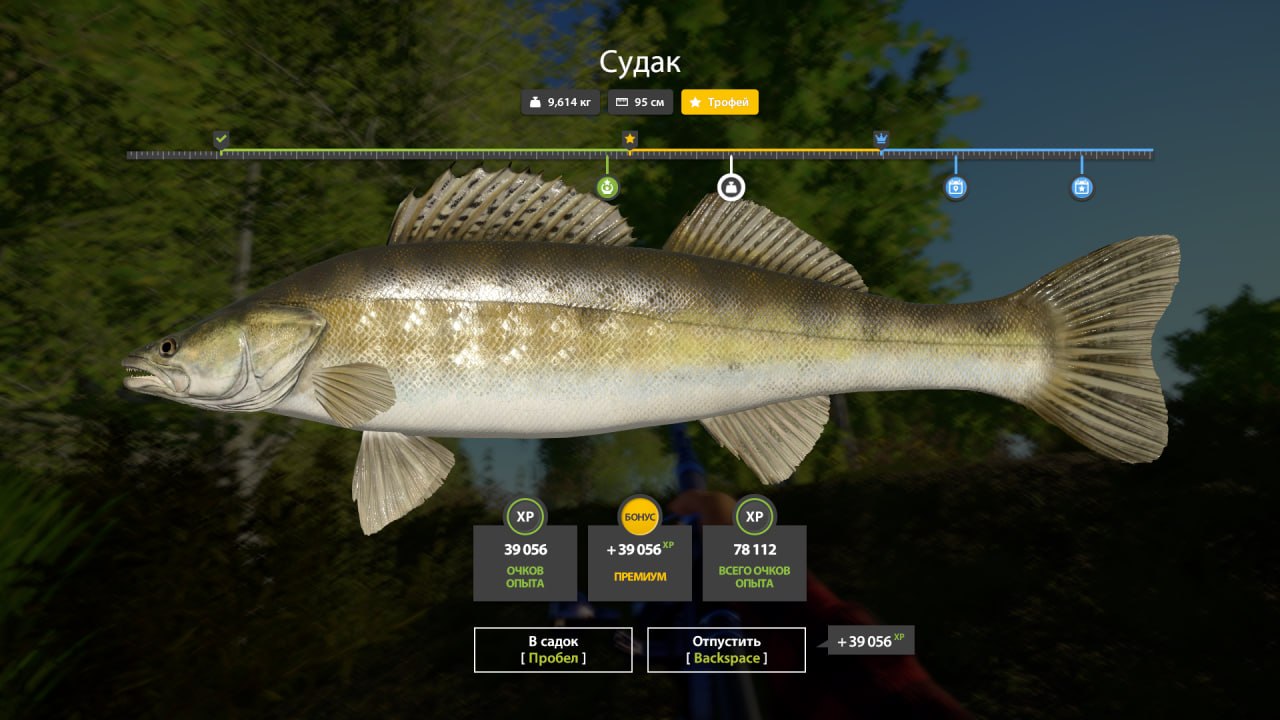The width and height of the screenshot is (1280, 720).
Task: Release the fish with Отпустить button
Action: click(x=726, y=649)
